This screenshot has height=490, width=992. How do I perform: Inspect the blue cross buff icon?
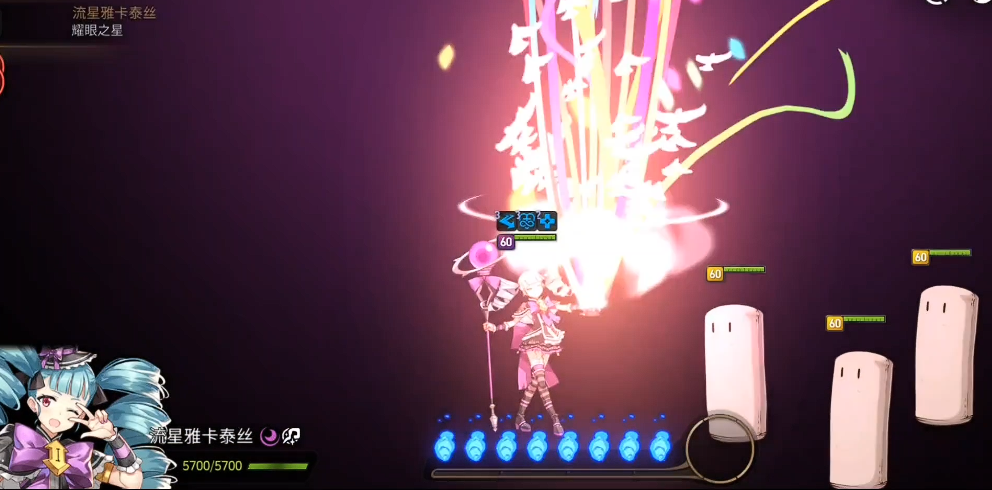pos(547,221)
